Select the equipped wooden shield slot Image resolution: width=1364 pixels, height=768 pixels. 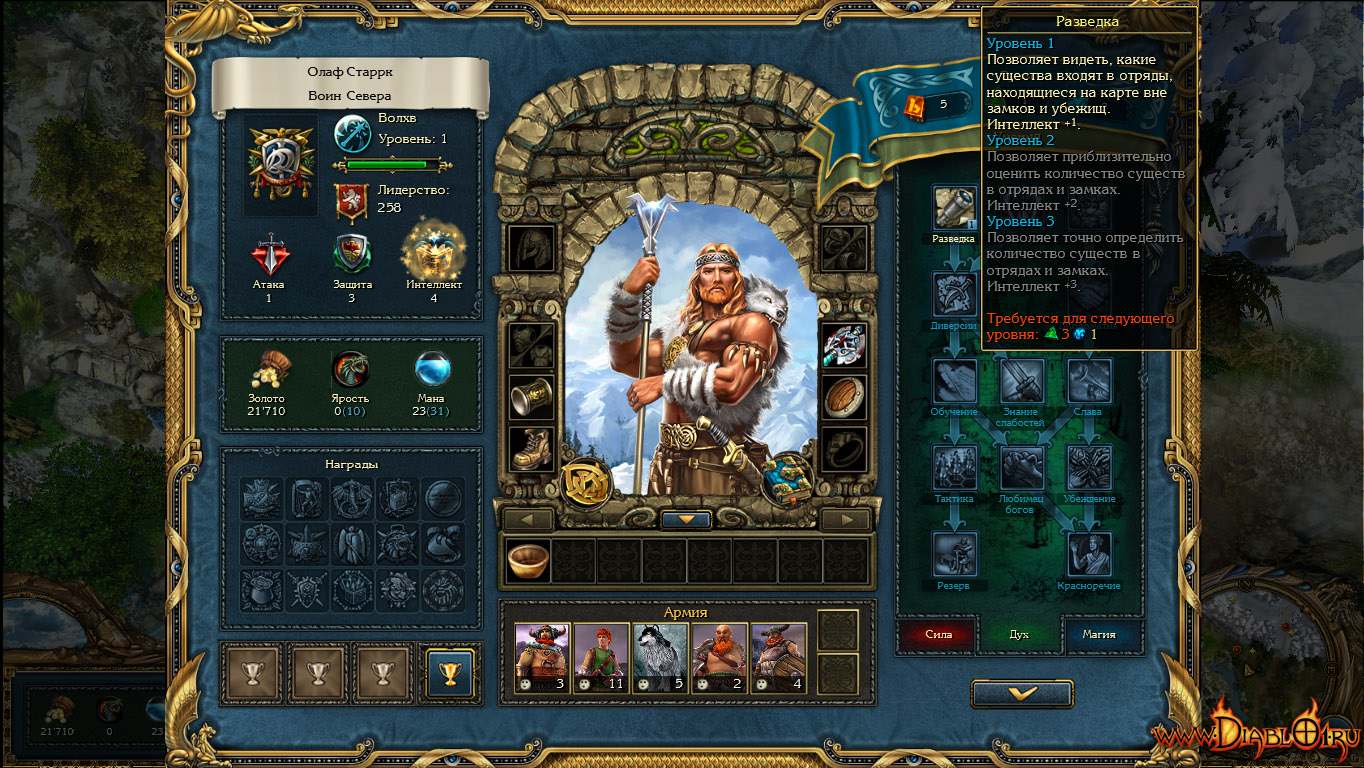pyautogui.click(x=844, y=397)
